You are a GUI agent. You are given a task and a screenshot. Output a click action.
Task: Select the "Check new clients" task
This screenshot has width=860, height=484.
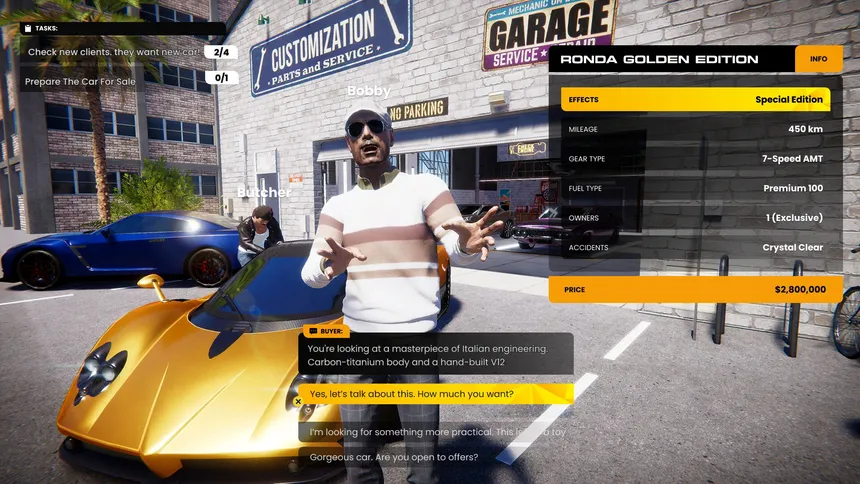pyautogui.click(x=113, y=52)
